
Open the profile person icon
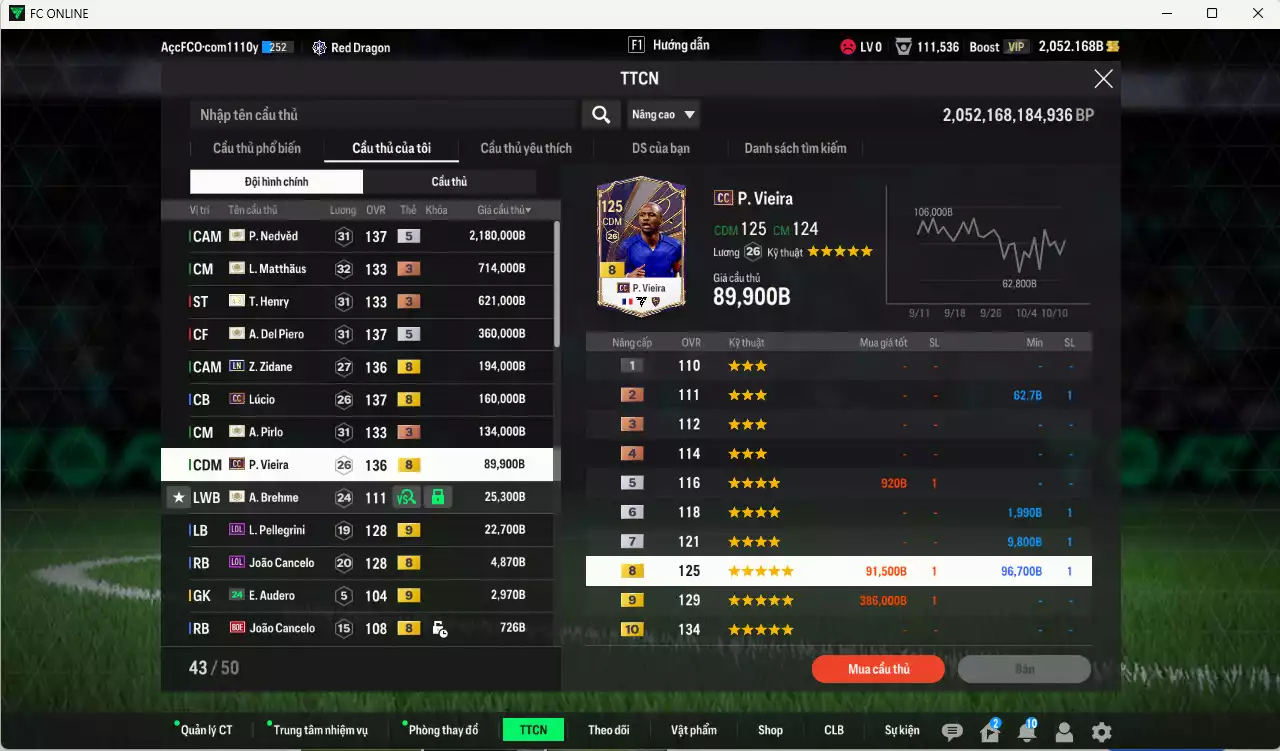tap(1063, 732)
